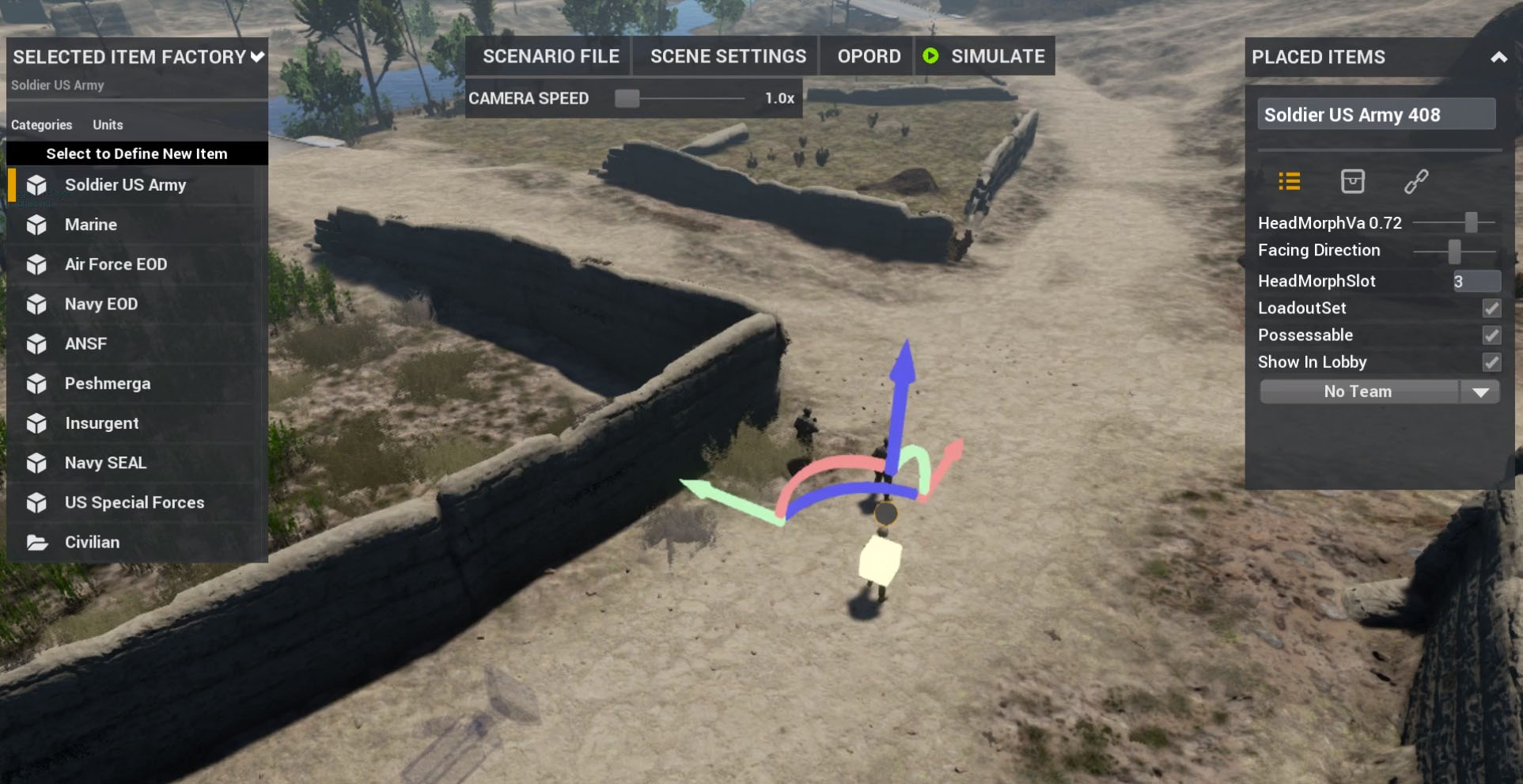Adjust the Camera Speed slider
Image resolution: width=1523 pixels, height=784 pixels.
click(627, 98)
